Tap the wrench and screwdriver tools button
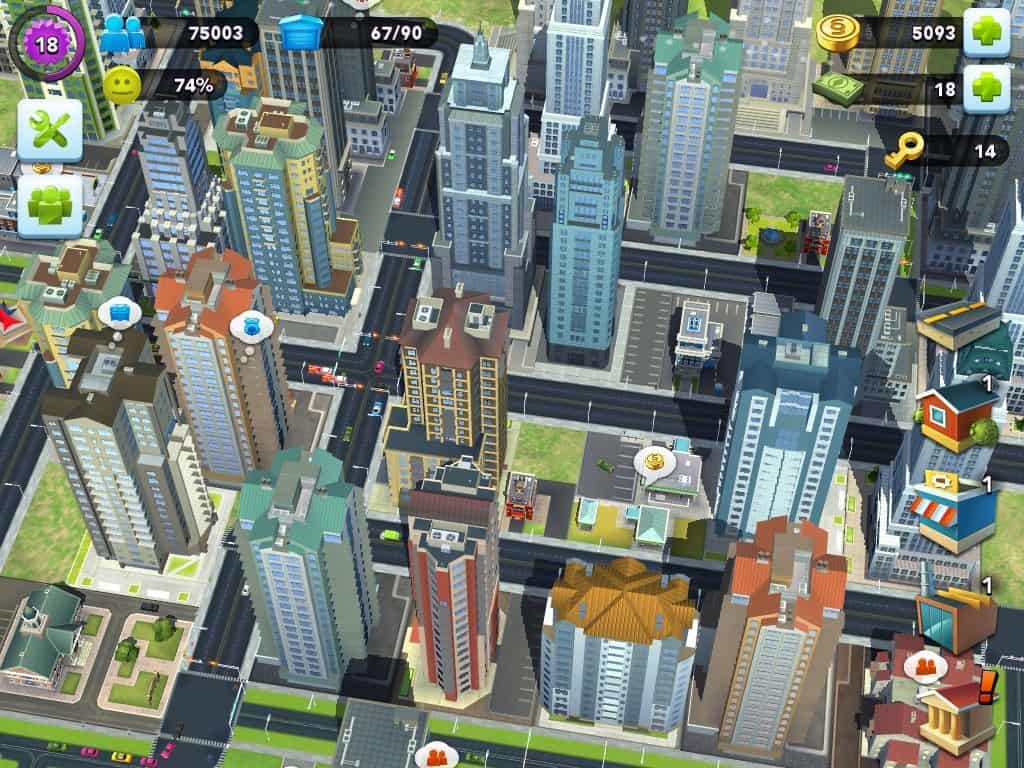Screen dimensions: 1024x768 50,130
